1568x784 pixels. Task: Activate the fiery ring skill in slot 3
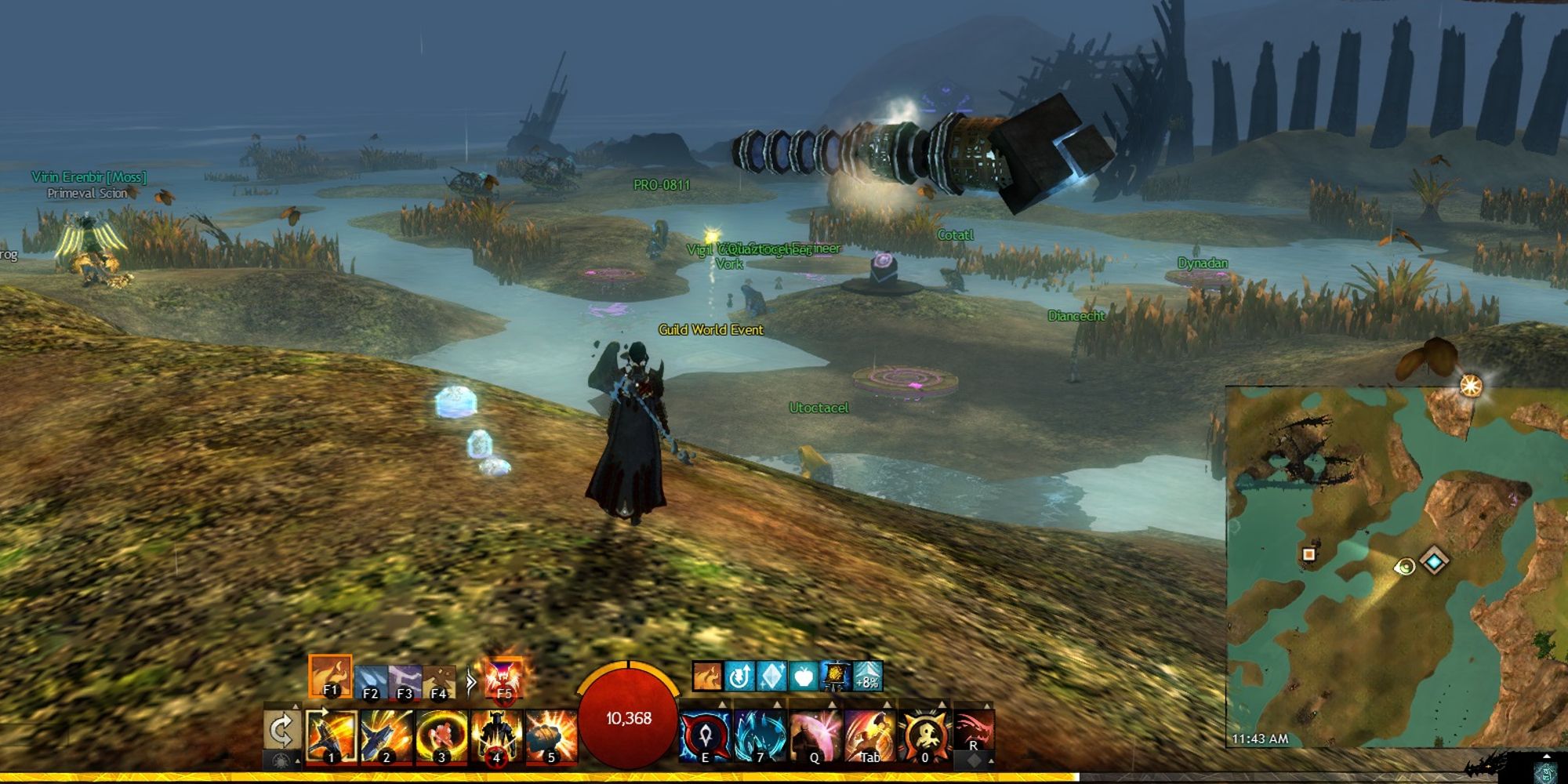pos(440,735)
